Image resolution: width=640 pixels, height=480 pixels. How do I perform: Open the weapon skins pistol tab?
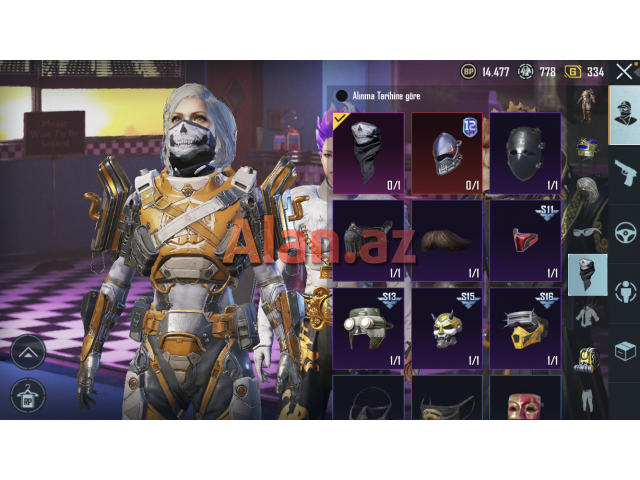coord(625,172)
